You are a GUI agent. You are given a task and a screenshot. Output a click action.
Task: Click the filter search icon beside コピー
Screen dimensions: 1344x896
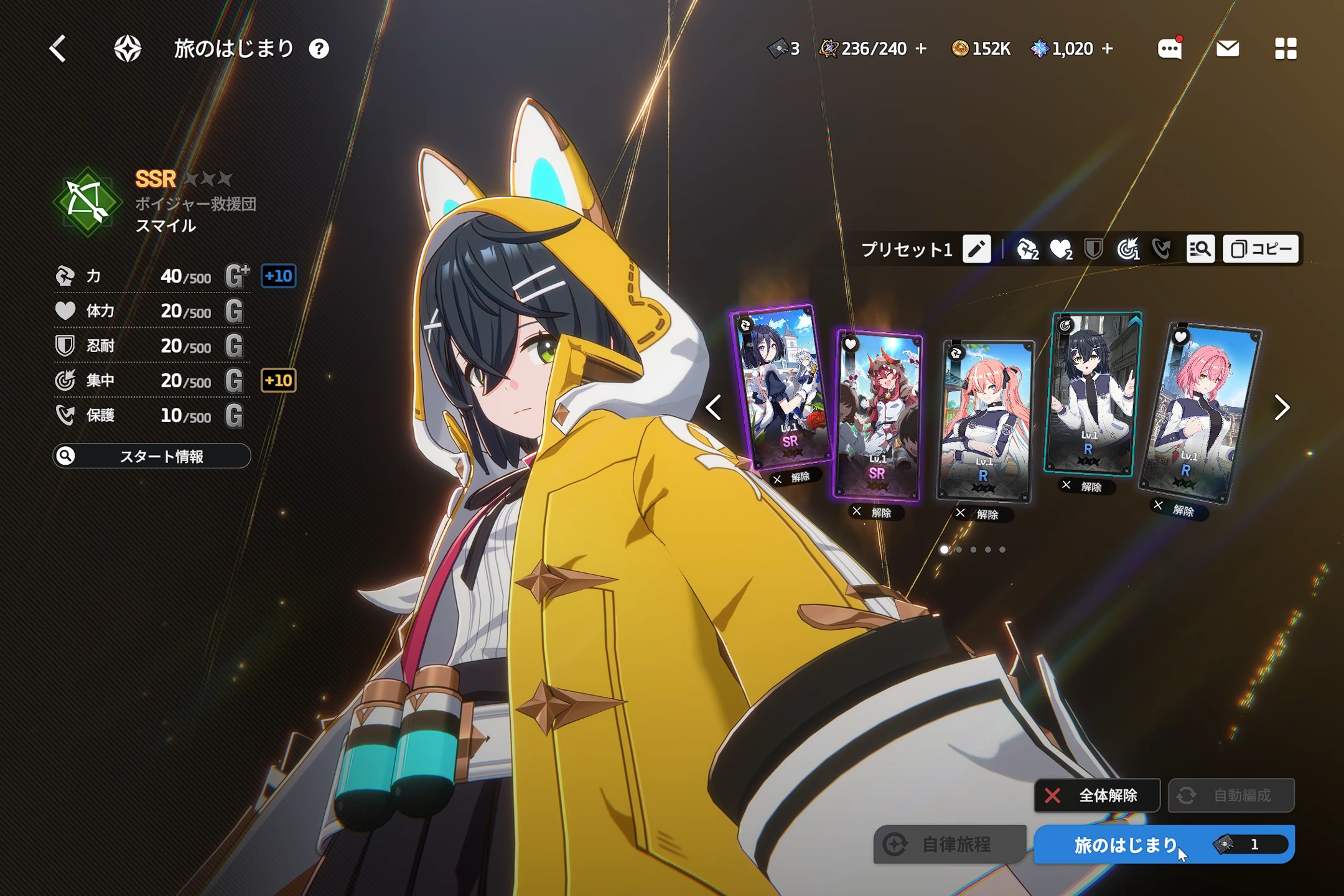(1201, 249)
